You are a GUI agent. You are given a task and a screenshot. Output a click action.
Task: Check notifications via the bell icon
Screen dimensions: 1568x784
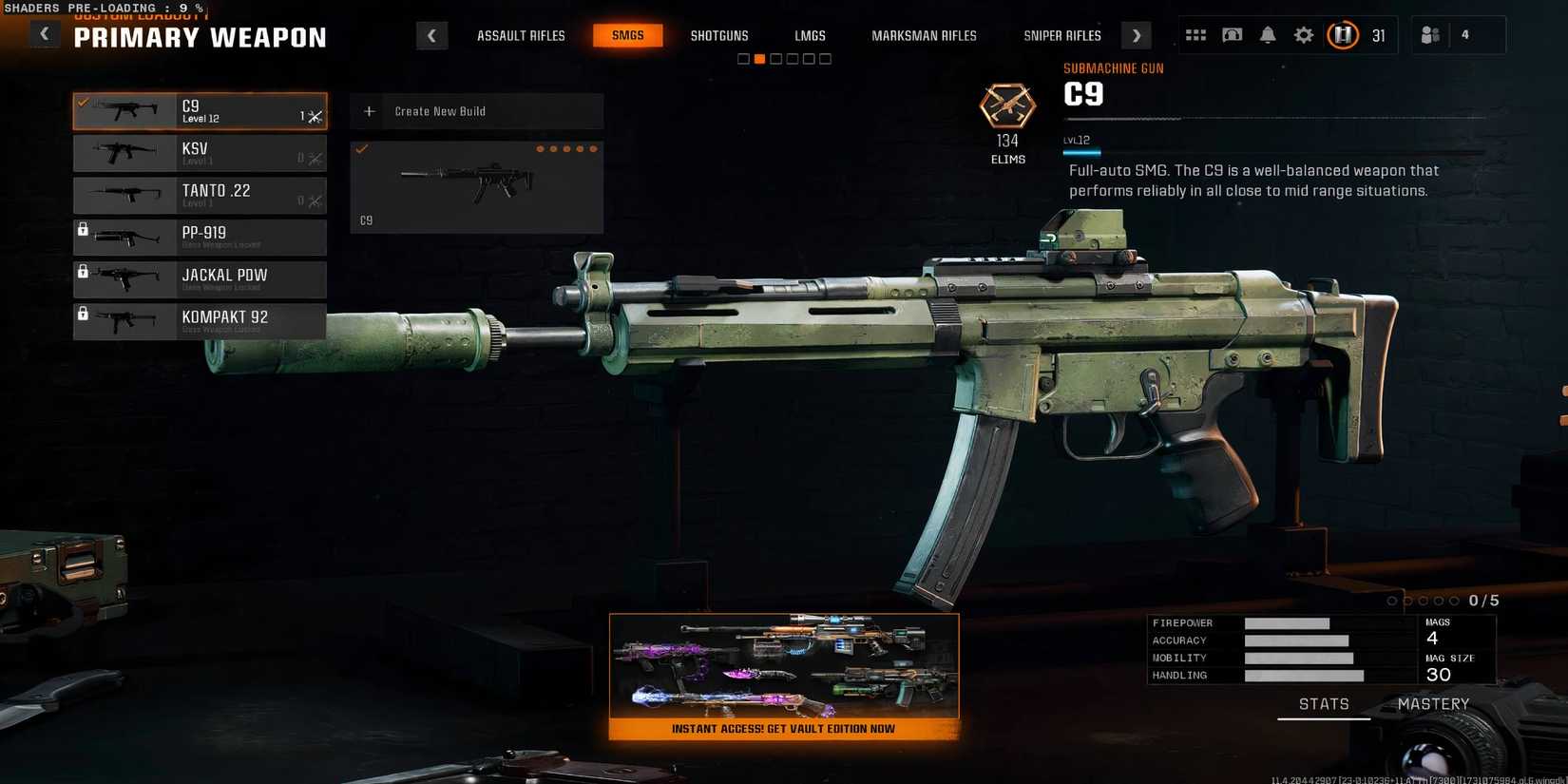coord(1268,34)
